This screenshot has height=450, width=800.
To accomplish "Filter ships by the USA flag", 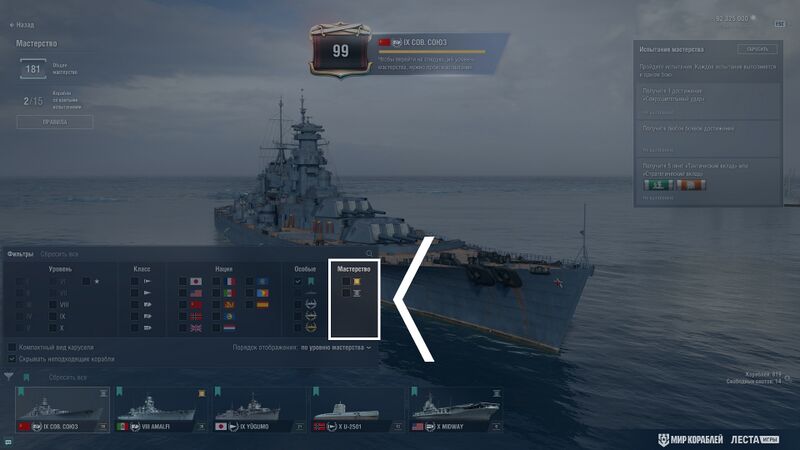I will point(196,293).
